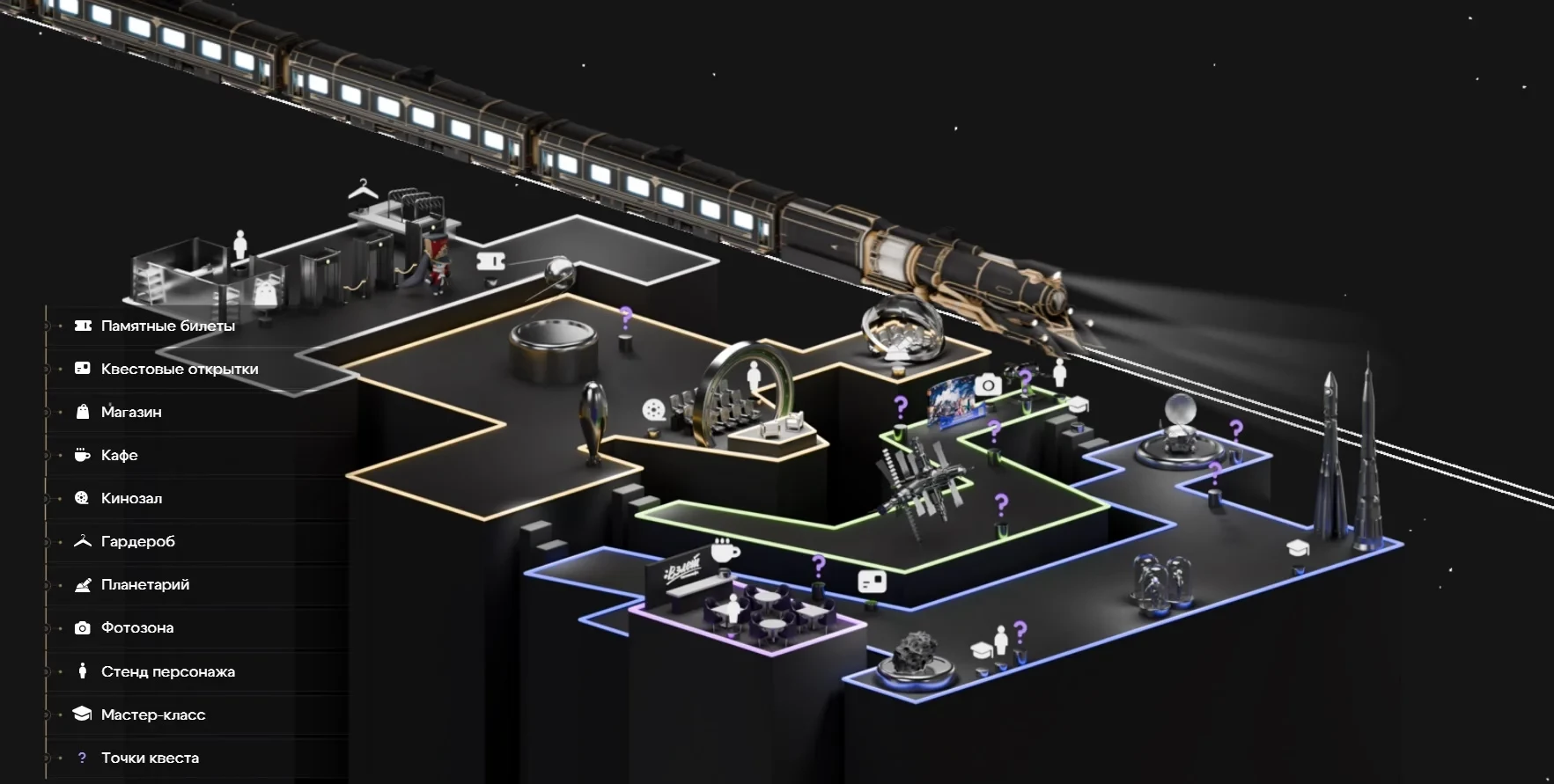The width and height of the screenshot is (1554, 784).
Task: Select Кафе in the legend list
Action: [x=119, y=455]
